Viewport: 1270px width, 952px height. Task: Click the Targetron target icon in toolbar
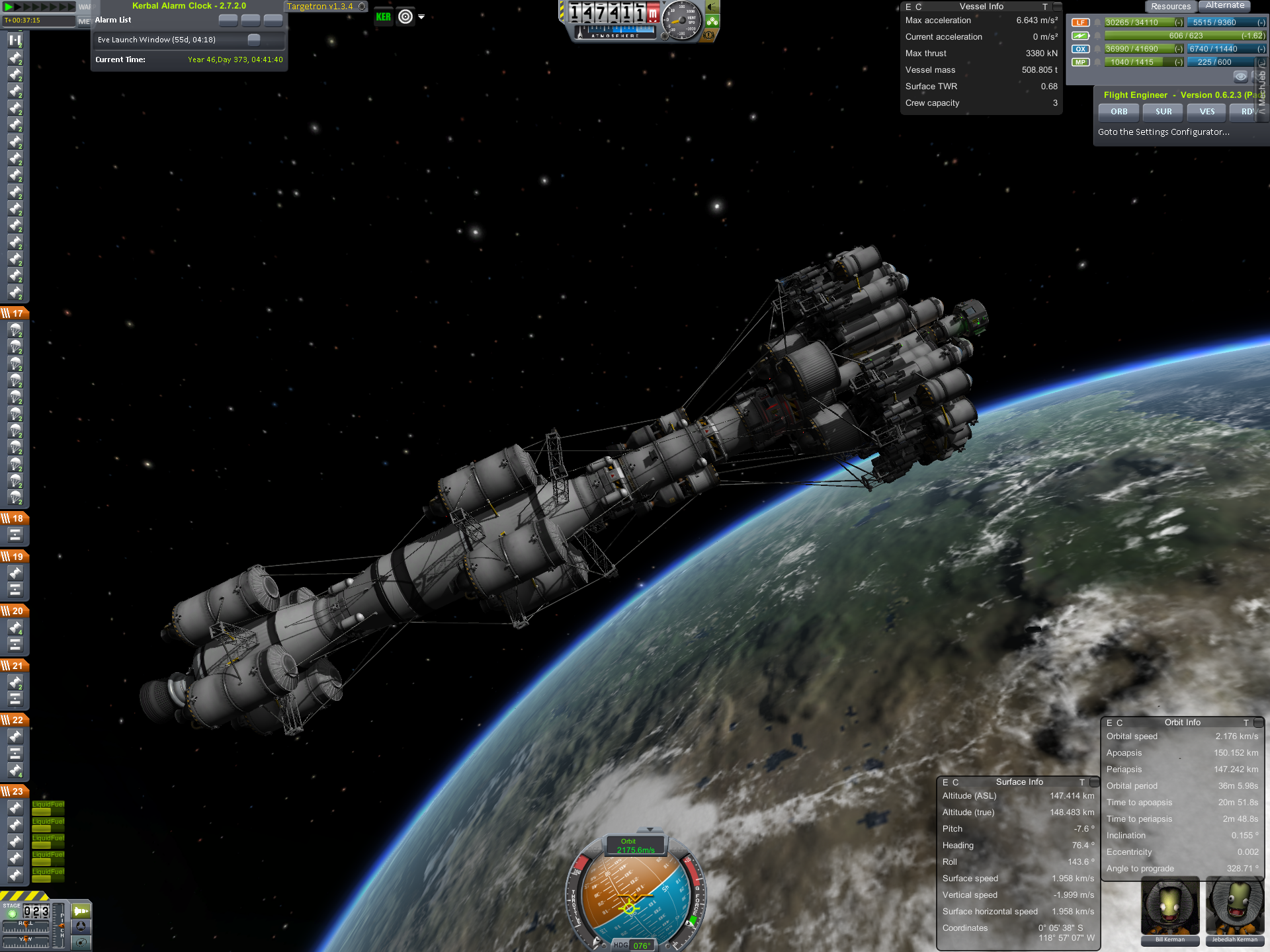coord(405,17)
